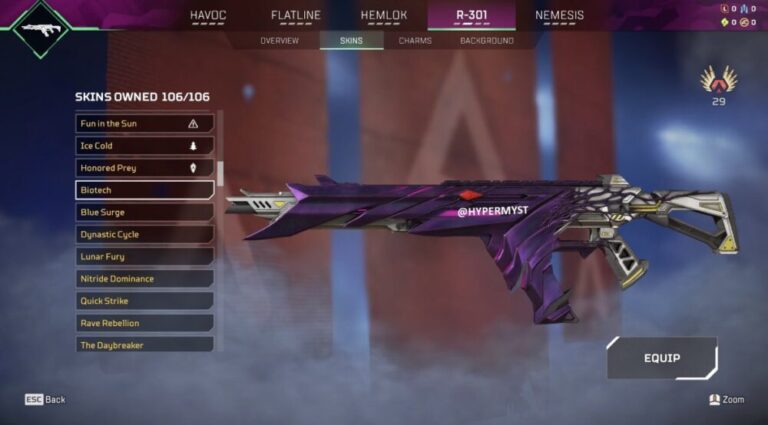Viewport: 768px width, 425px height.
Task: Open the Hemlok weapon tab
Action: [x=383, y=15]
